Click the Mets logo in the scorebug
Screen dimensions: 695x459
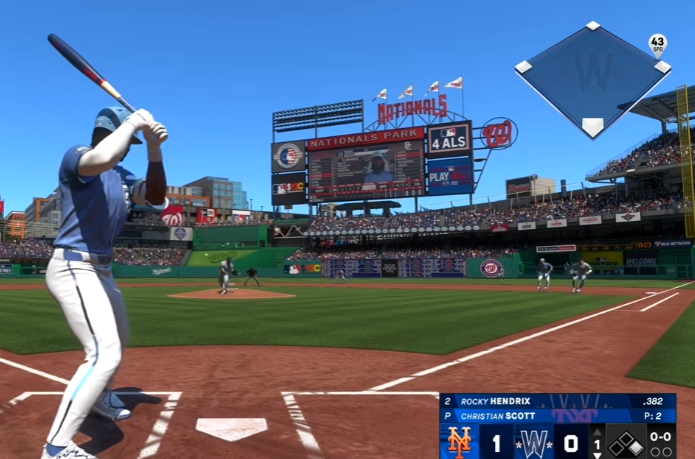click(460, 441)
